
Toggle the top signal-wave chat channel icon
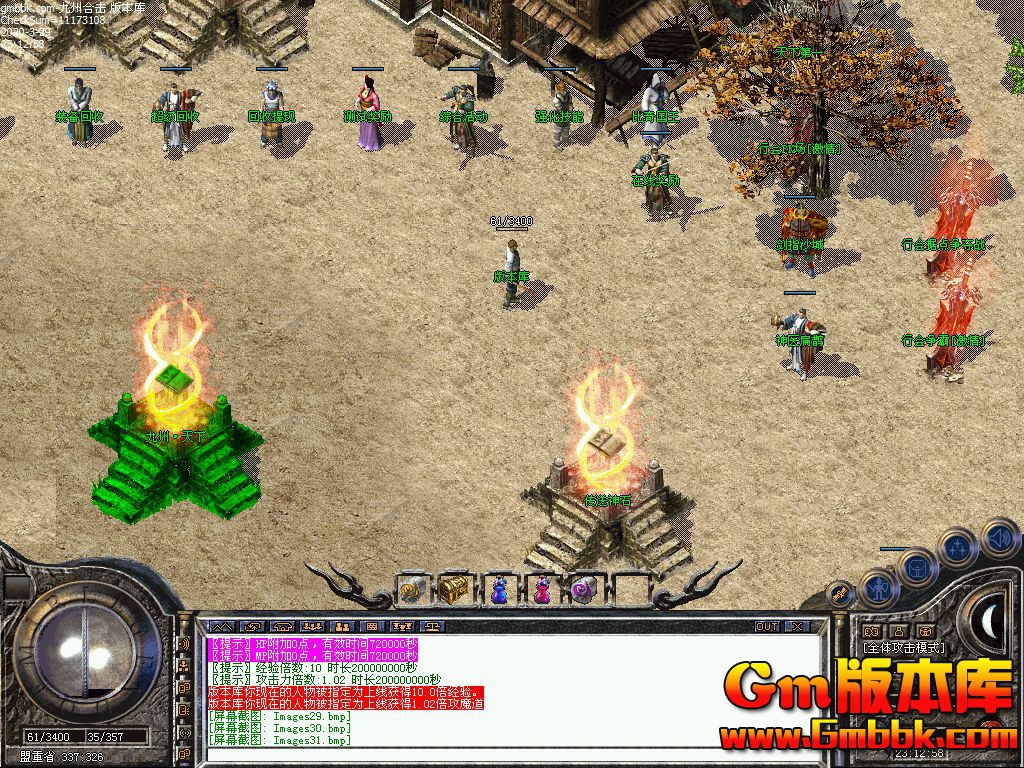(184, 643)
